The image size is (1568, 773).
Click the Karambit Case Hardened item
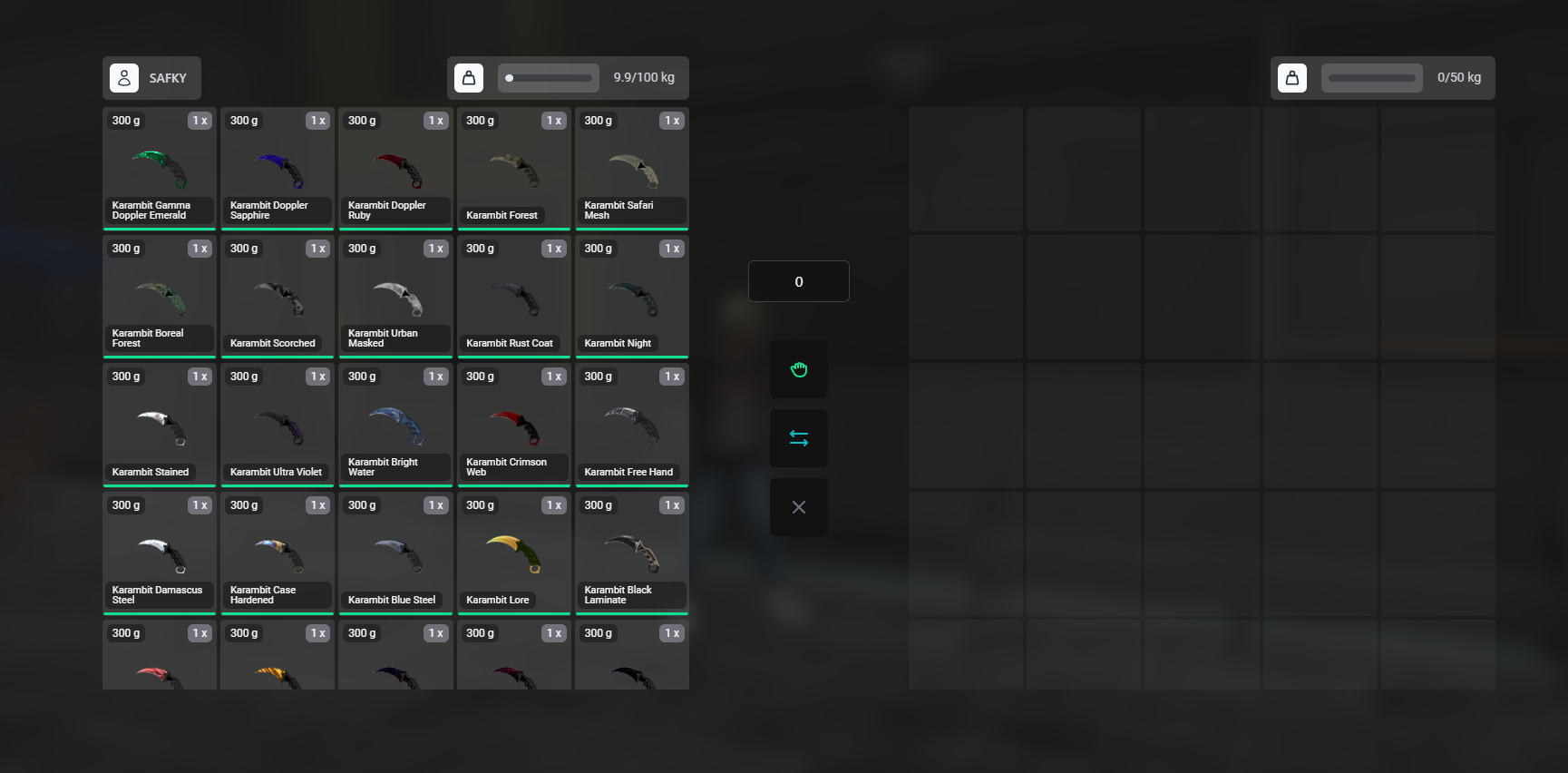(278, 553)
